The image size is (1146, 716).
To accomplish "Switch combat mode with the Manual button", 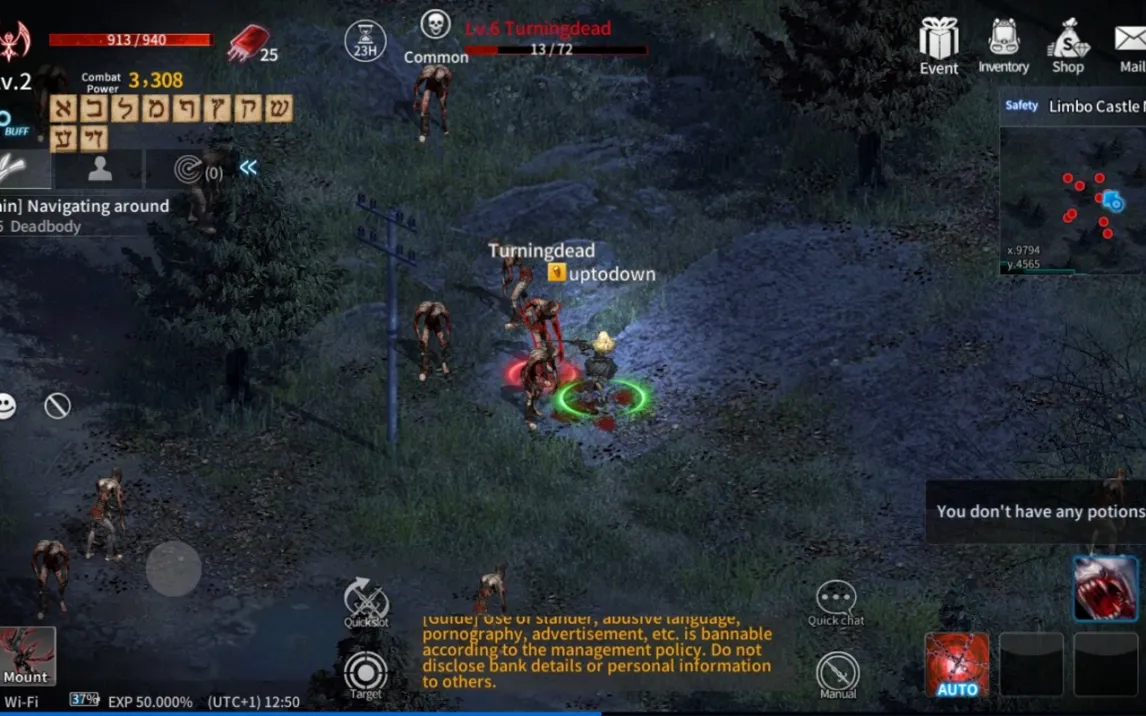I will [837, 675].
